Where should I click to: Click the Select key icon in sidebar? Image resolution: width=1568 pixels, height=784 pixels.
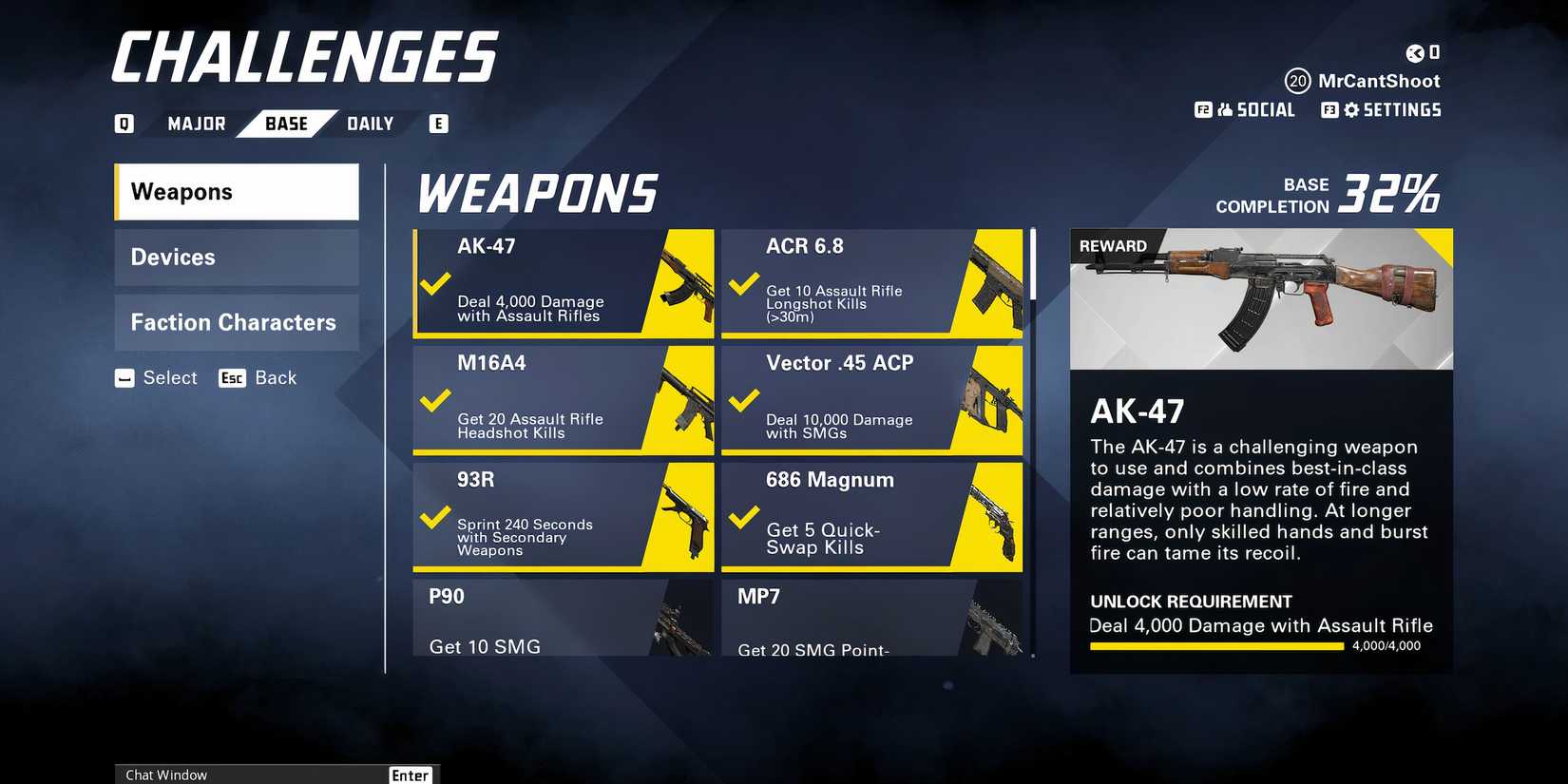[x=124, y=378]
